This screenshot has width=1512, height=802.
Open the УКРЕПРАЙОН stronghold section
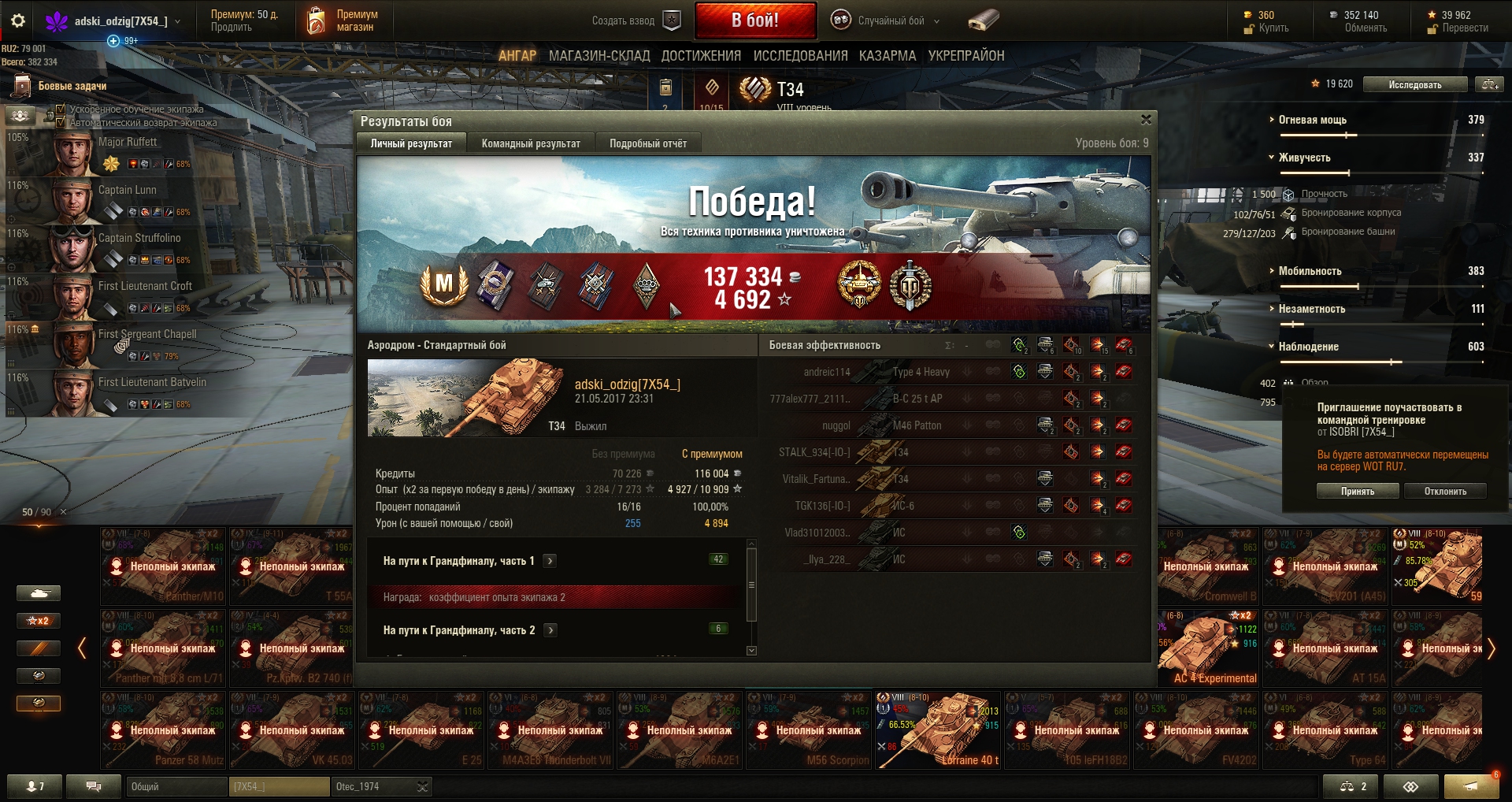(x=966, y=56)
